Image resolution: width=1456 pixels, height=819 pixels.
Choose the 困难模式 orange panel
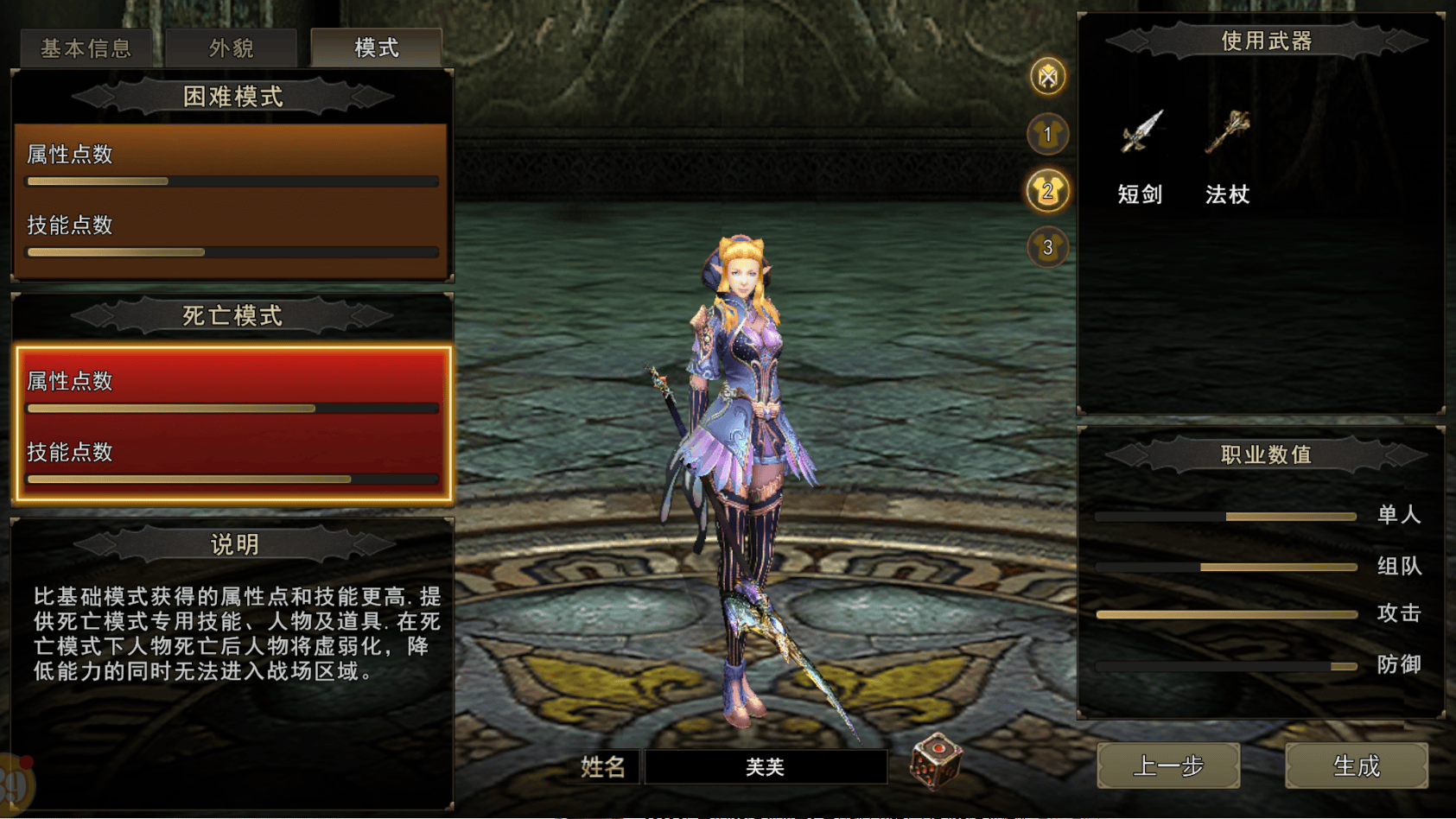point(232,200)
